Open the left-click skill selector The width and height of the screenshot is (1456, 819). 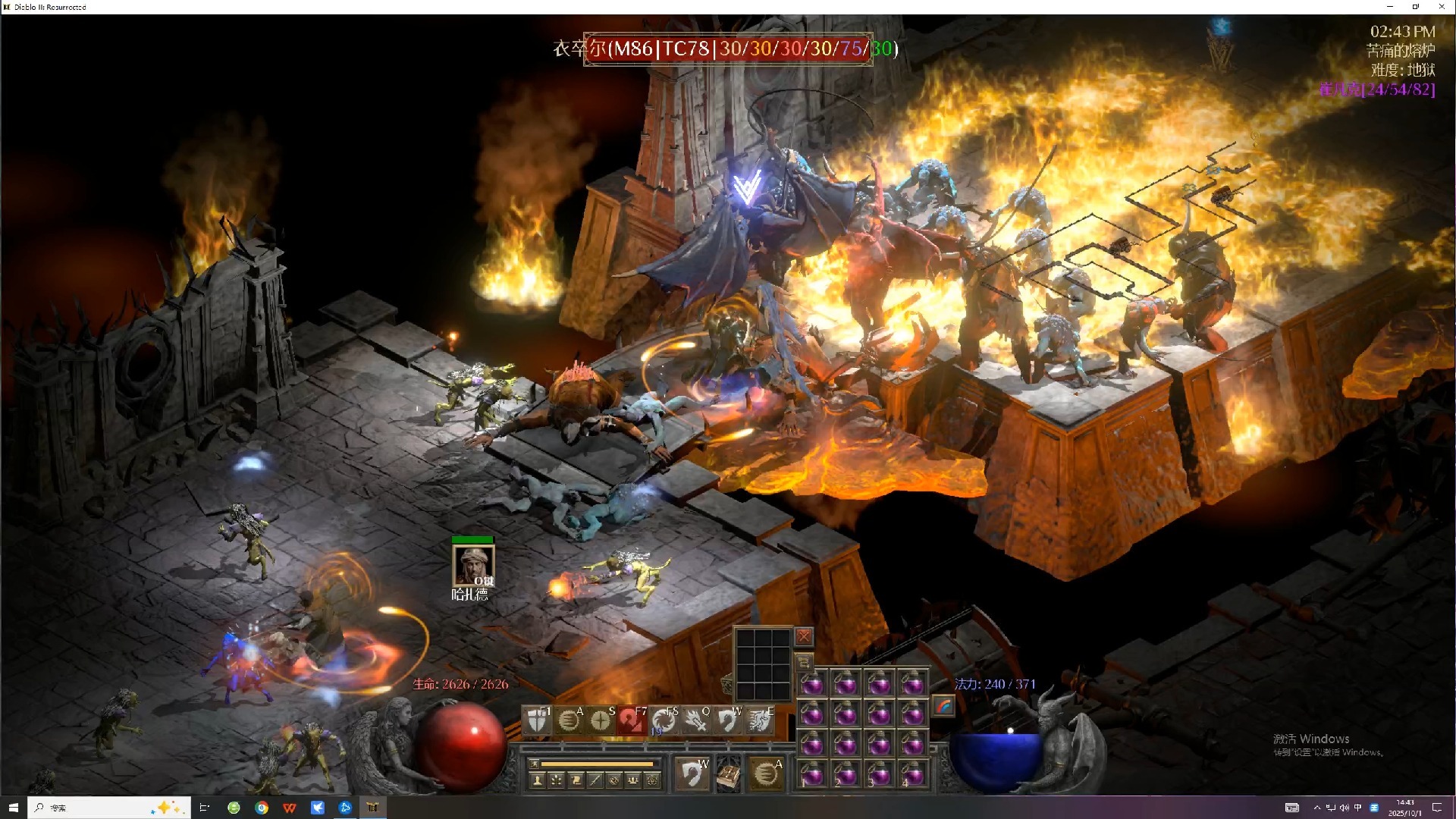691,774
